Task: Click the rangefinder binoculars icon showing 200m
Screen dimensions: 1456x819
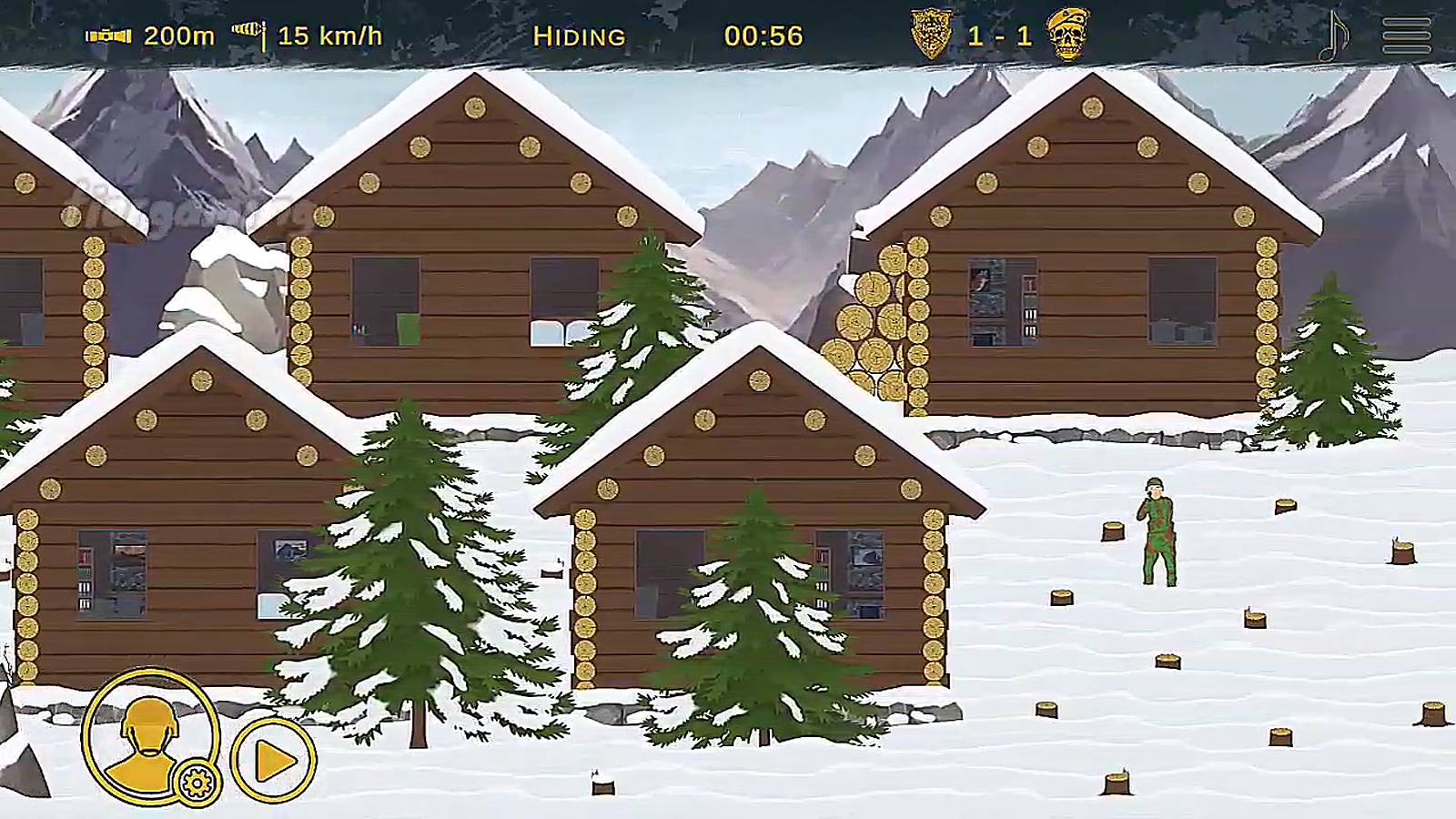Action: click(106, 36)
